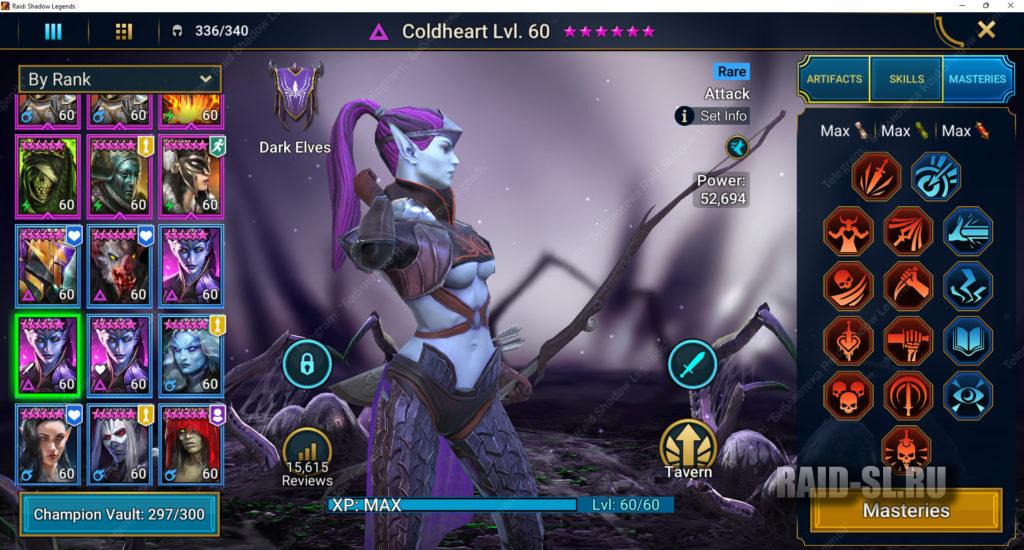Screen dimensions: 1024x550
Task: Open the Skills tab
Action: [906, 79]
